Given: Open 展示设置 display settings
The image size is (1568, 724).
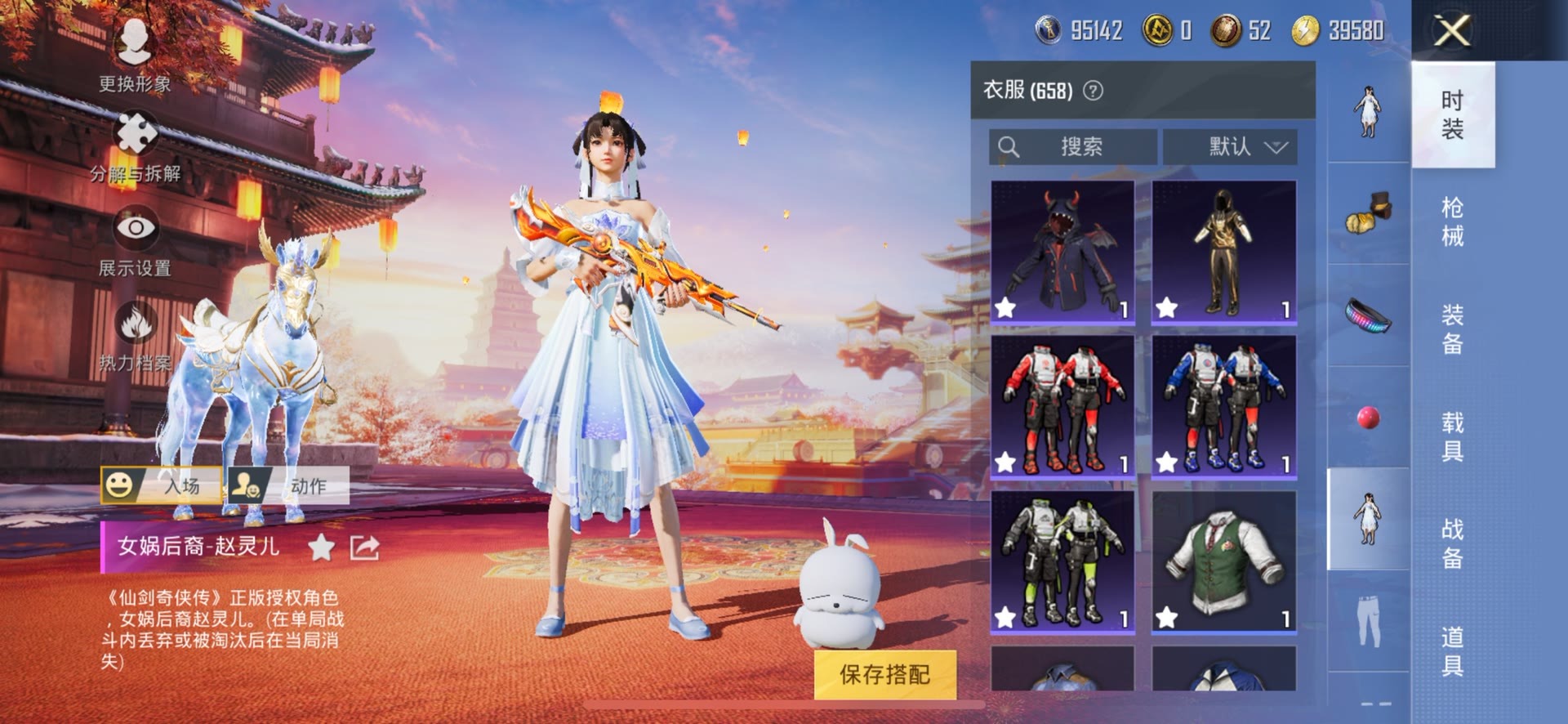Looking at the screenshot, I should (x=136, y=230).
